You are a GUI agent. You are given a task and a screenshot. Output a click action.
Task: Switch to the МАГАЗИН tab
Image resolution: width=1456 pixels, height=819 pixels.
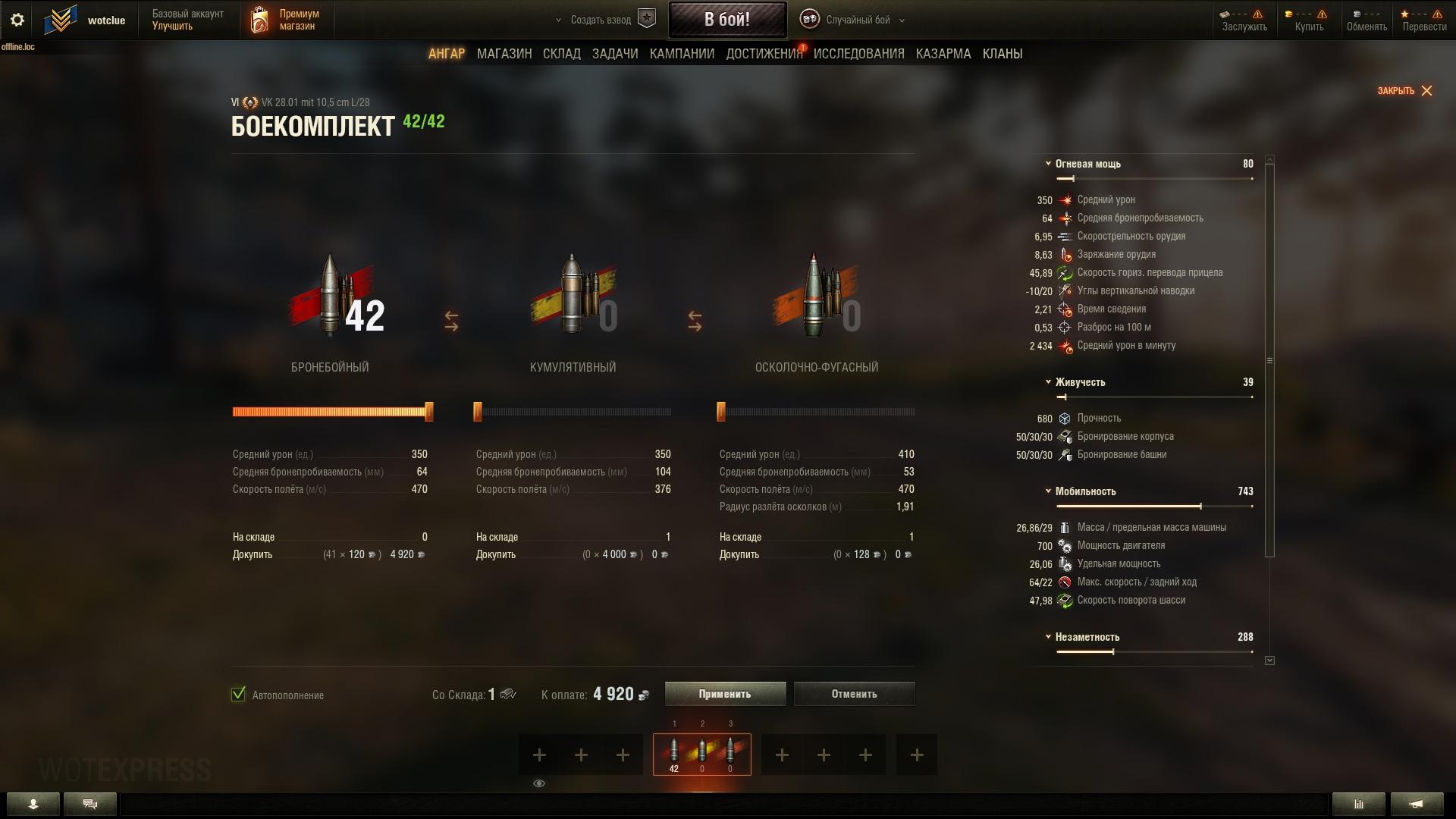(x=504, y=54)
